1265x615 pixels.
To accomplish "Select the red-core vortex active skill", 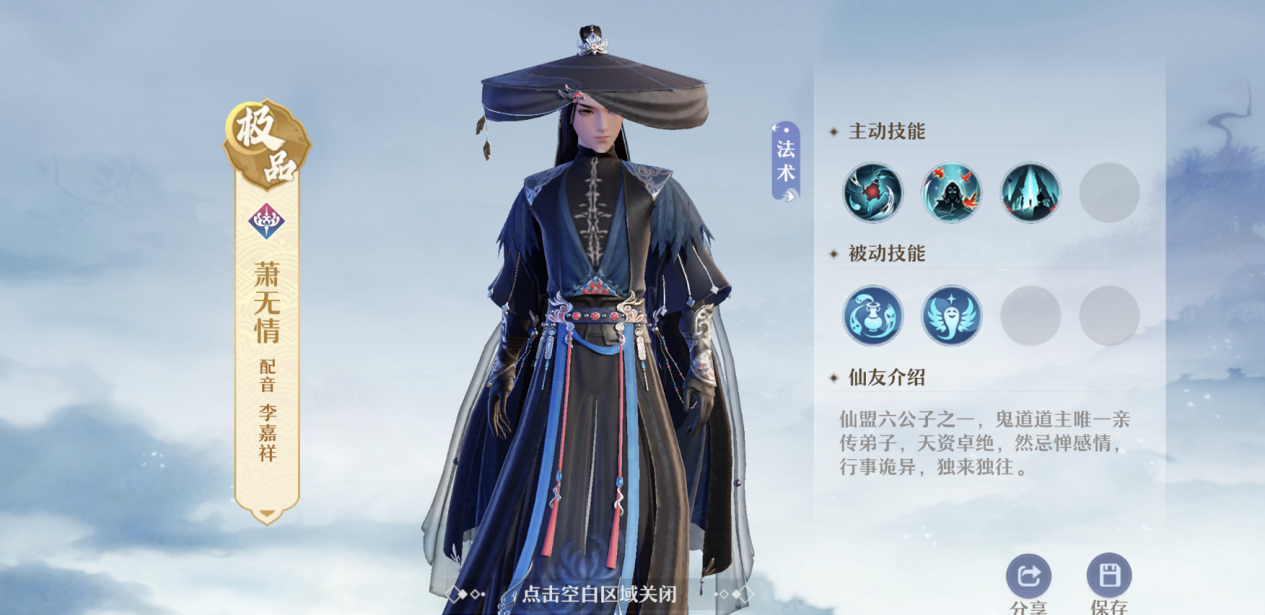I will (x=872, y=193).
